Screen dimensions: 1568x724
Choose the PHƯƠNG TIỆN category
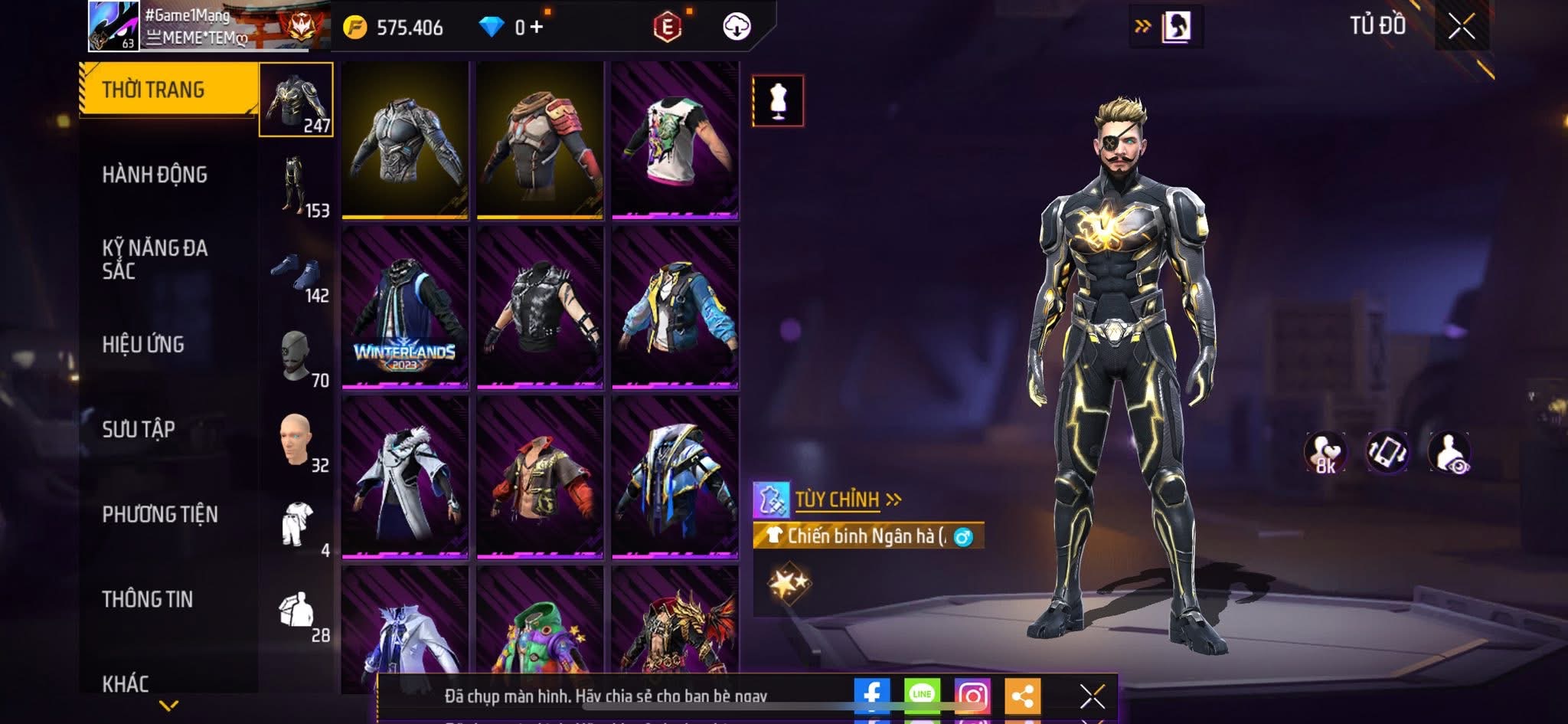pos(160,514)
